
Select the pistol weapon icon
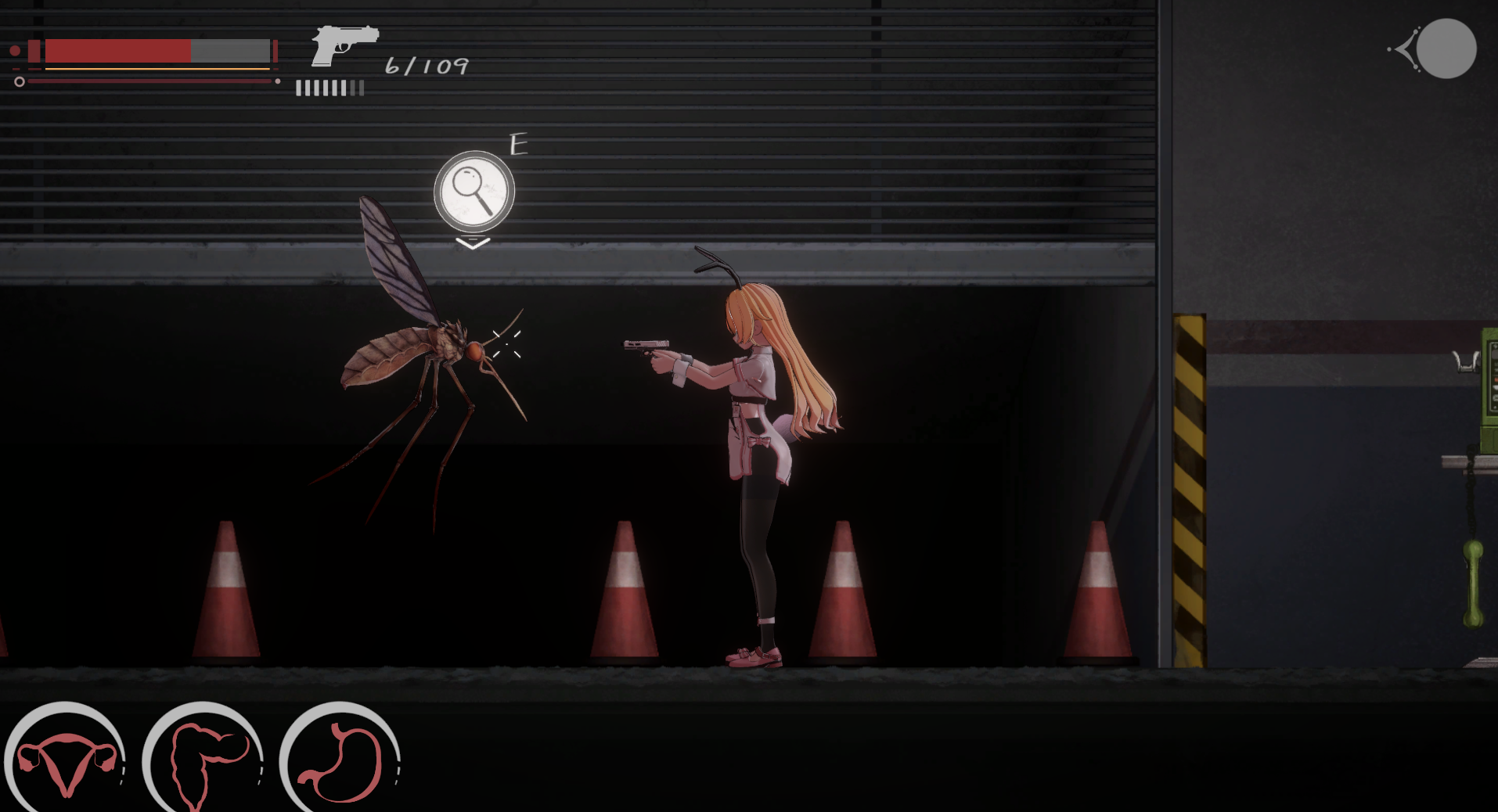343,45
